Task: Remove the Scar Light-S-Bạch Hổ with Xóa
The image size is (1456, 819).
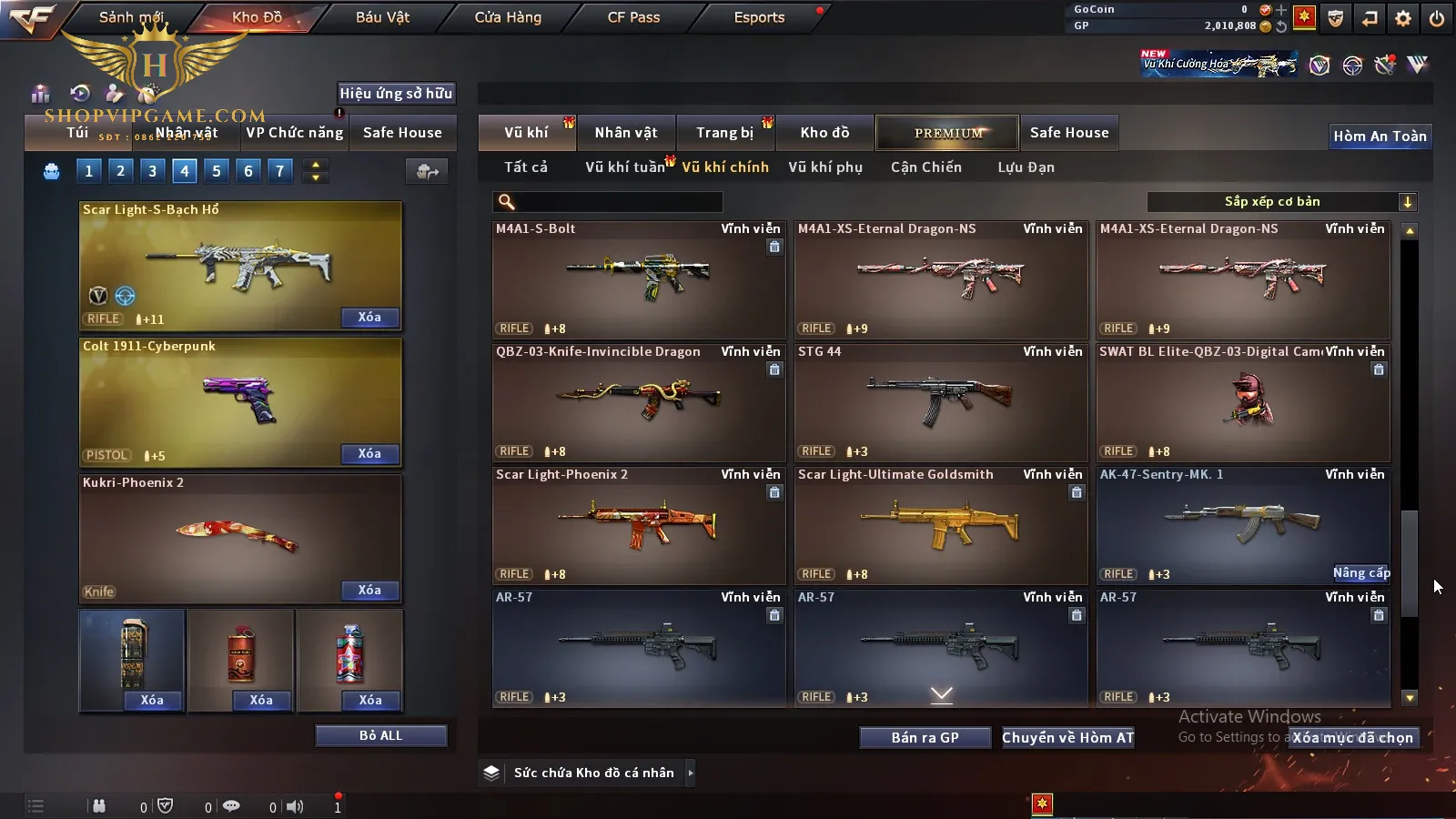Action: (x=369, y=318)
